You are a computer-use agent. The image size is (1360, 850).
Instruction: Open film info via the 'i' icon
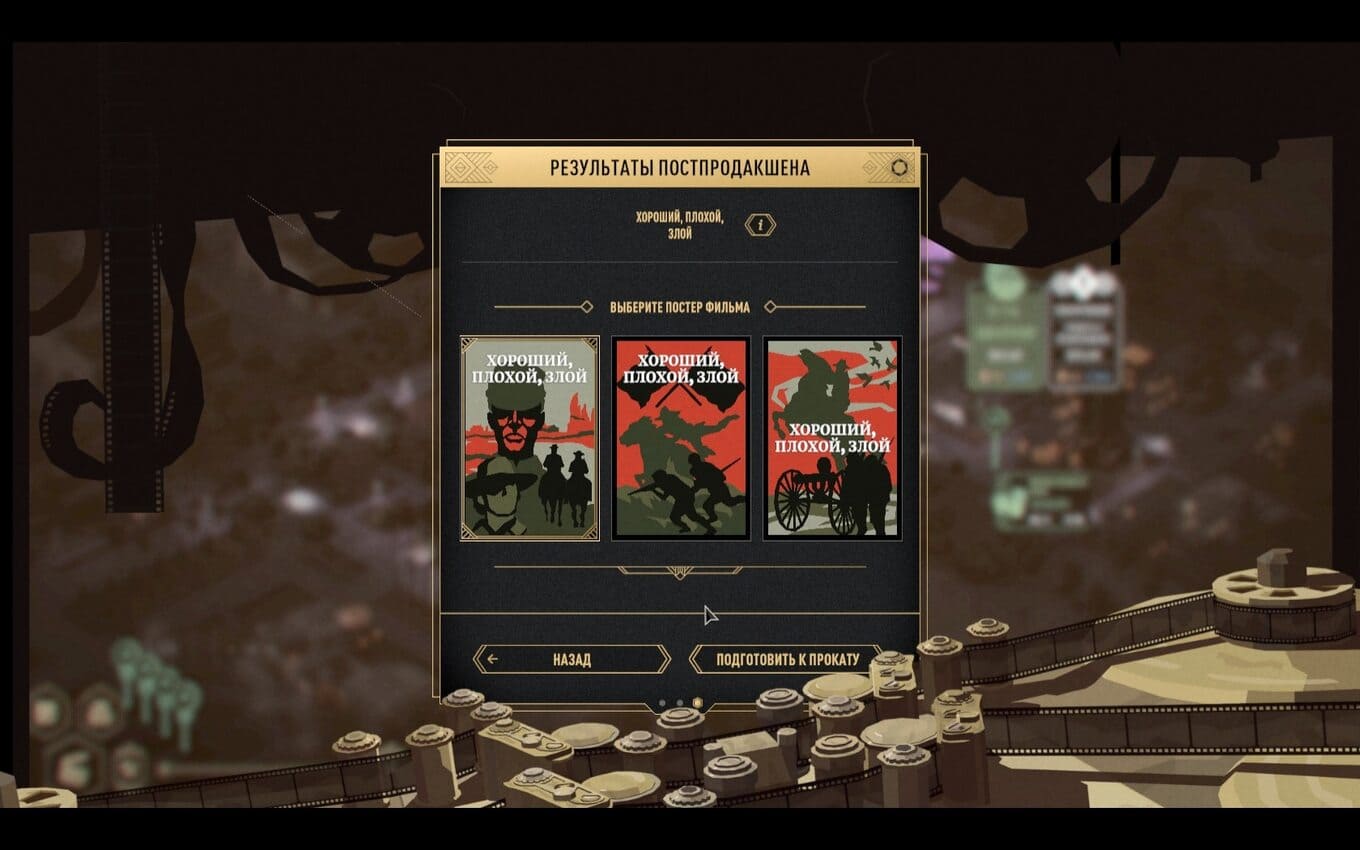point(760,225)
